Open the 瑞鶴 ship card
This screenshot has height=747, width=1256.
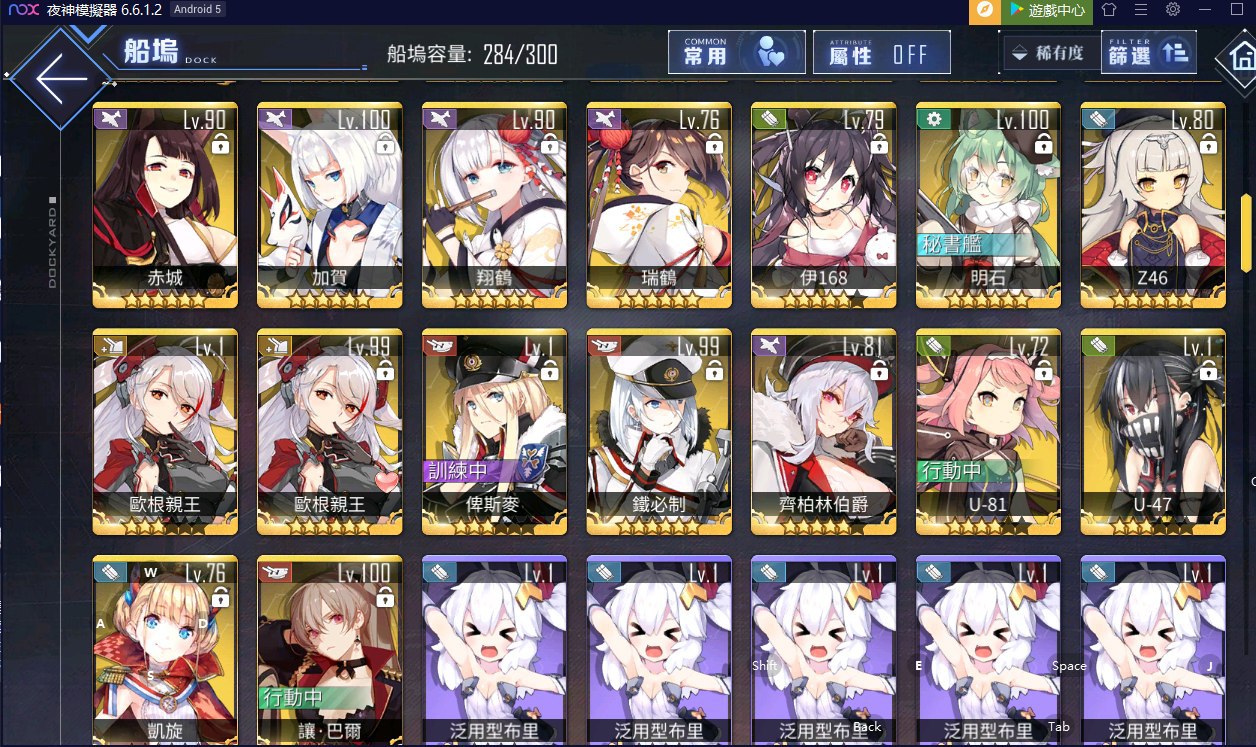point(659,205)
